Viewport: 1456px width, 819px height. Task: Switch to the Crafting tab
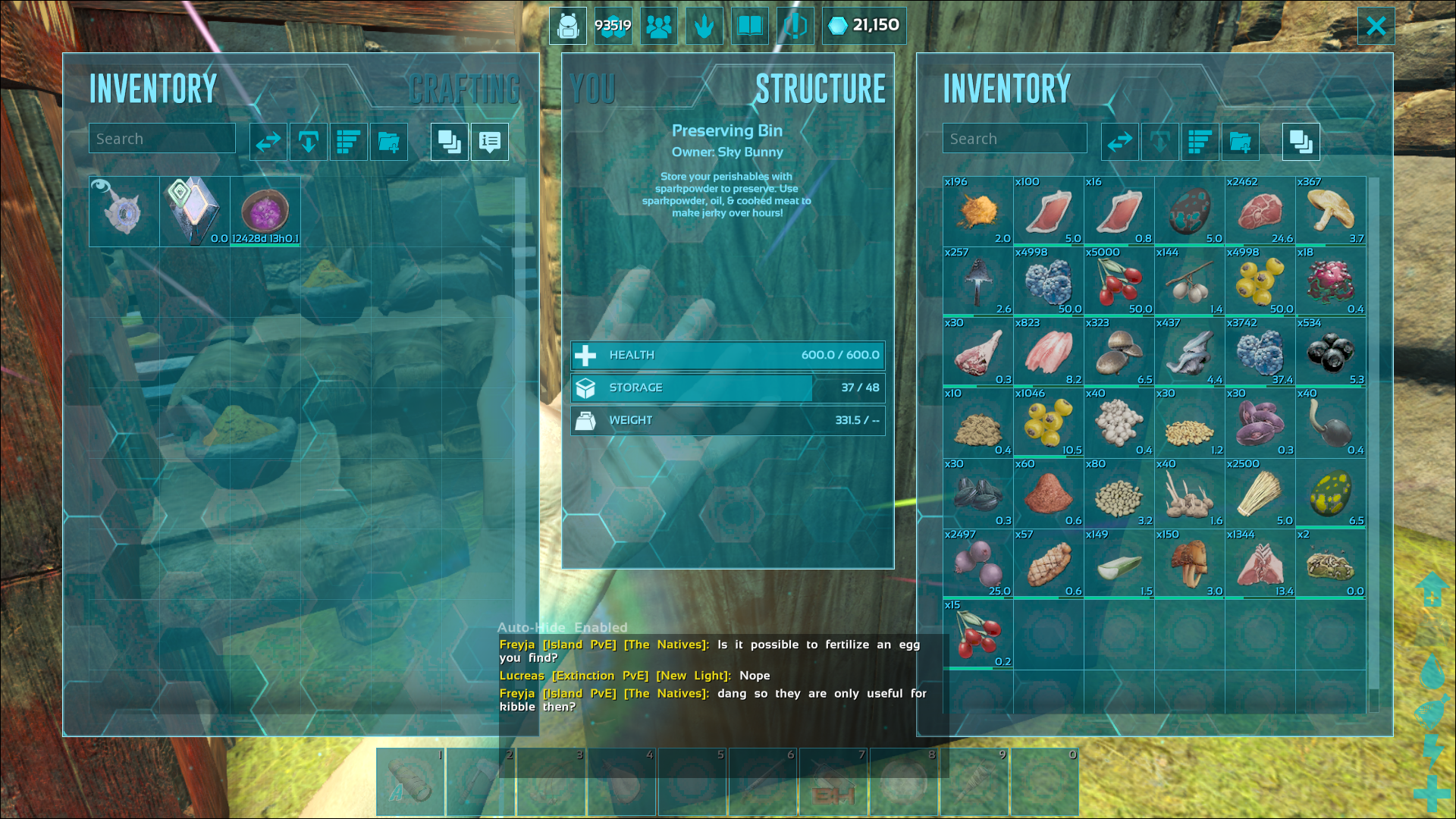coord(464,89)
